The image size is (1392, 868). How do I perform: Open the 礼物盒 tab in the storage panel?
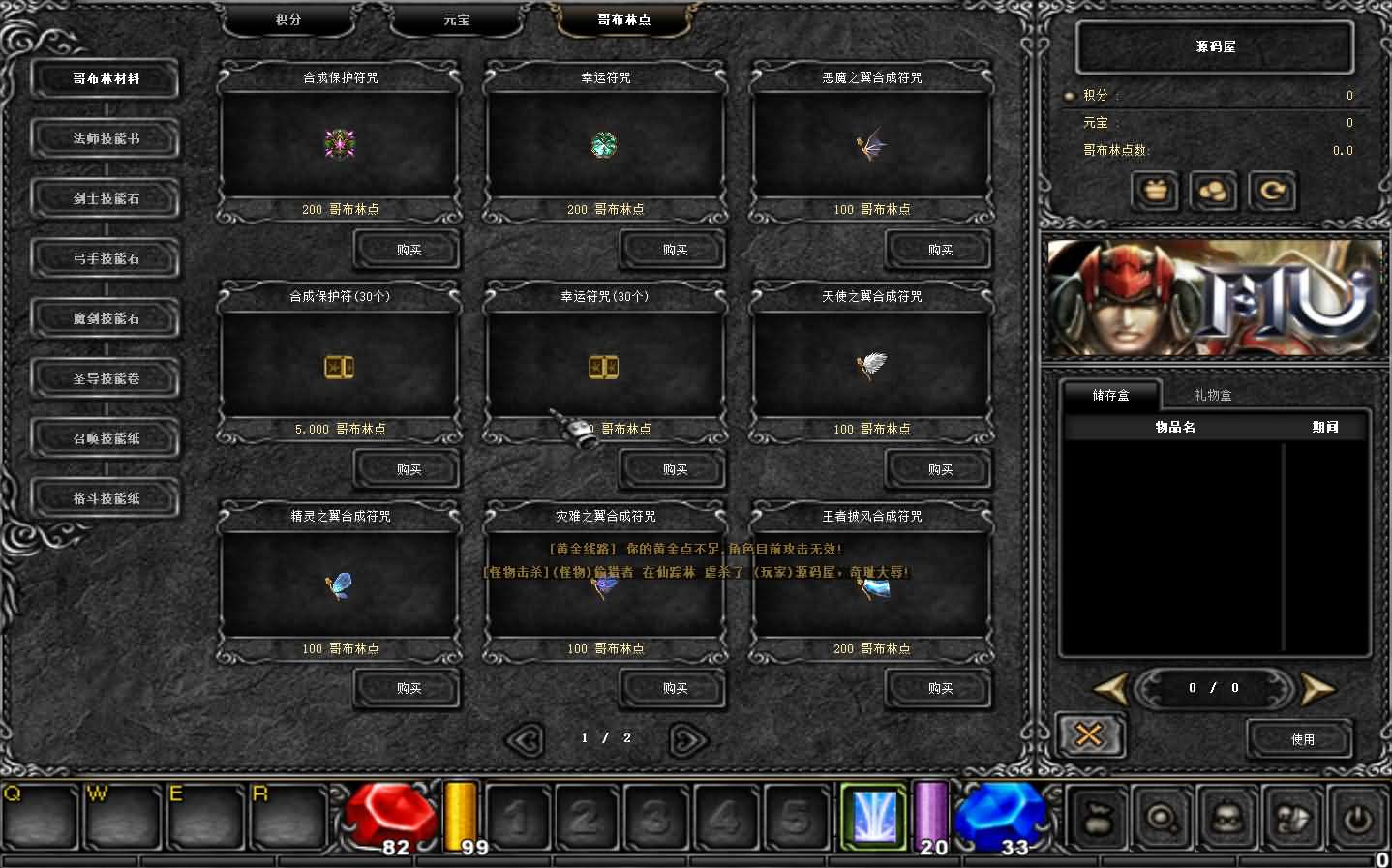(x=1213, y=395)
